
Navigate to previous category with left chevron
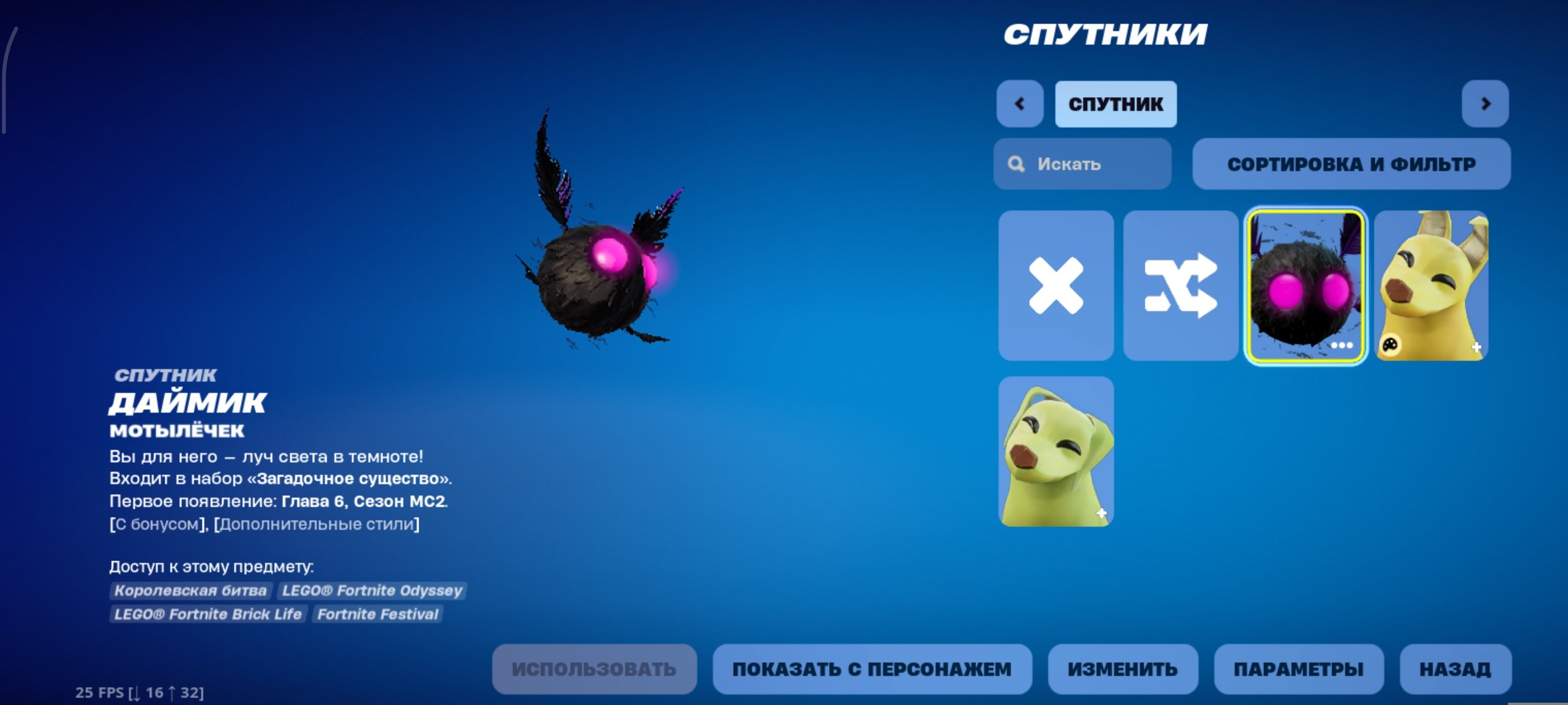pos(1020,103)
